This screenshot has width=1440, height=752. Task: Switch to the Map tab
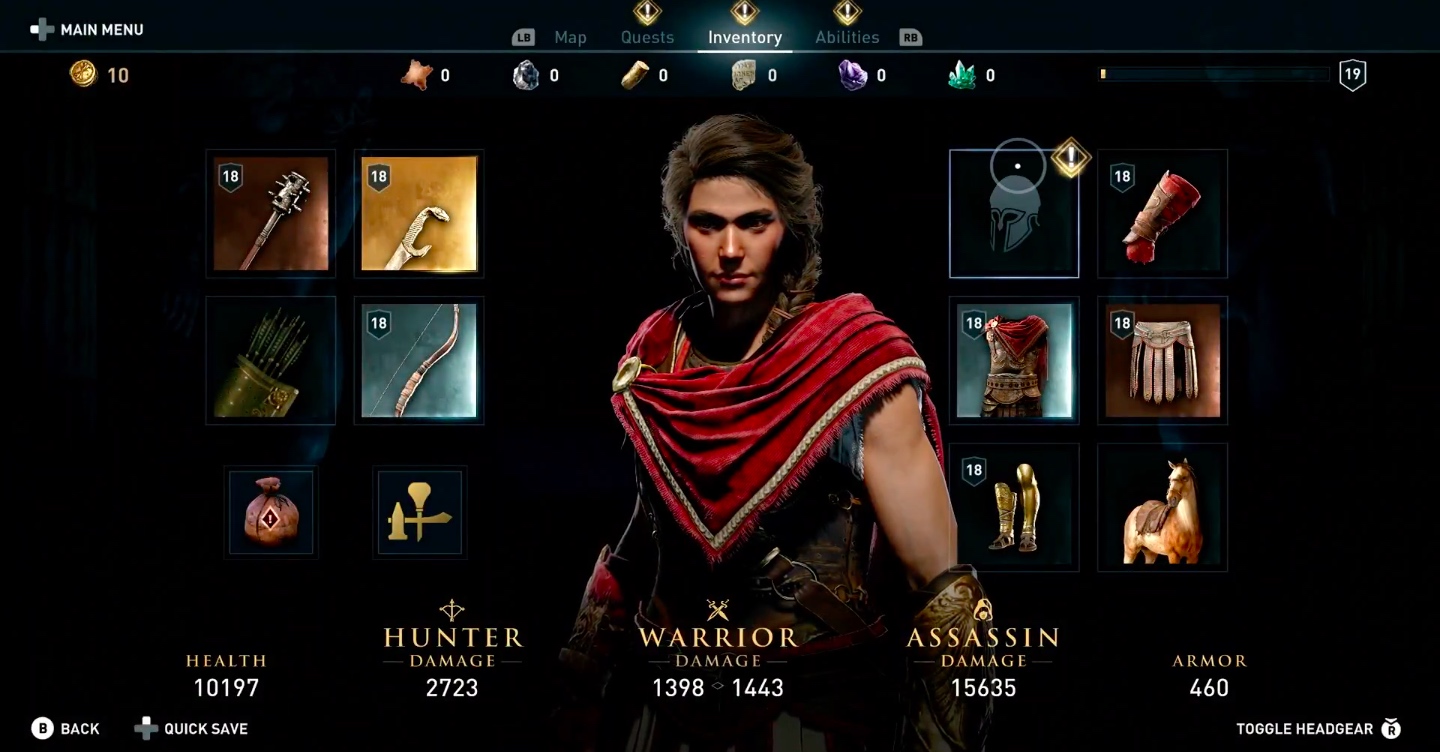coord(570,38)
